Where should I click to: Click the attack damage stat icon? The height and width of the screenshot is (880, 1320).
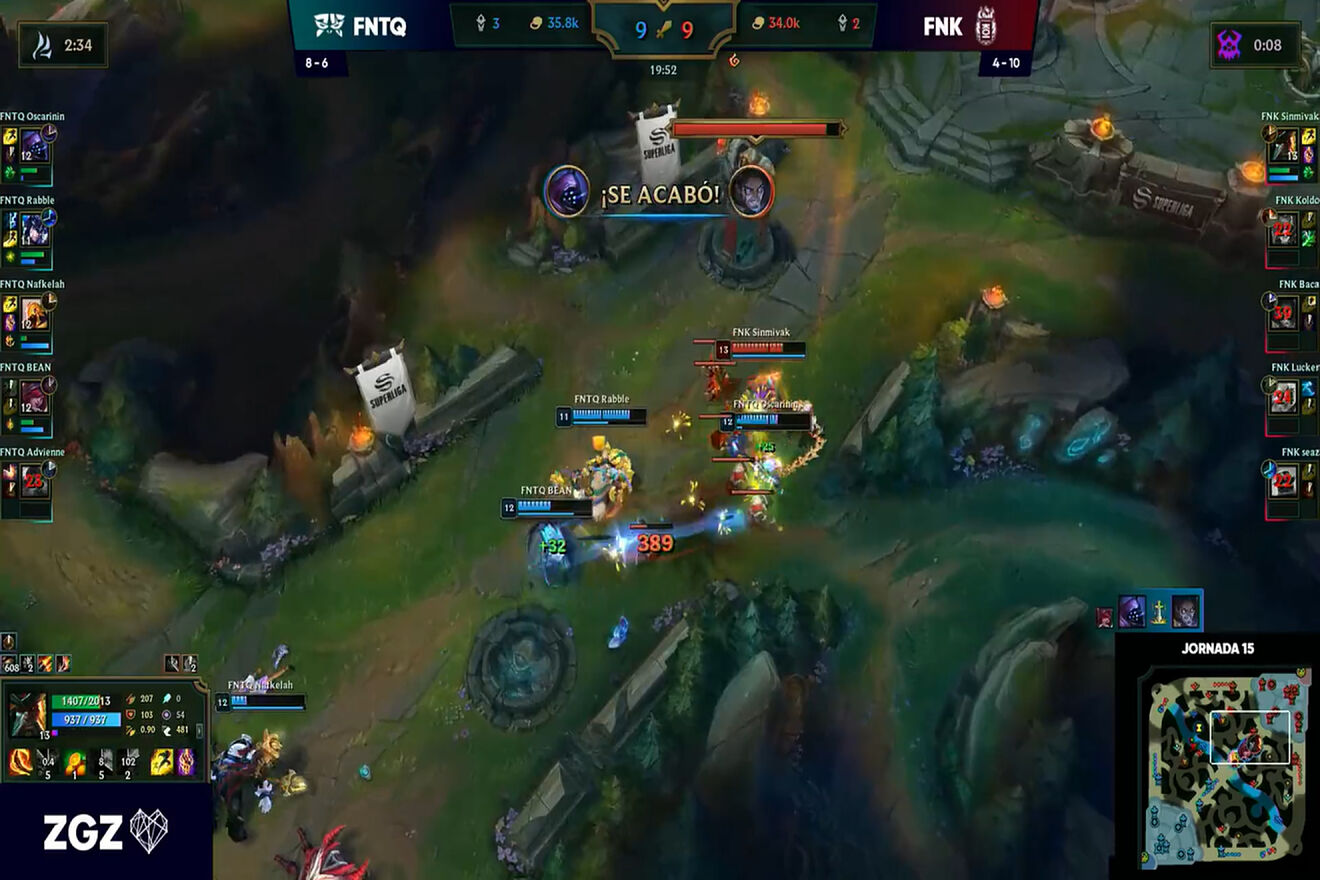click(x=131, y=698)
